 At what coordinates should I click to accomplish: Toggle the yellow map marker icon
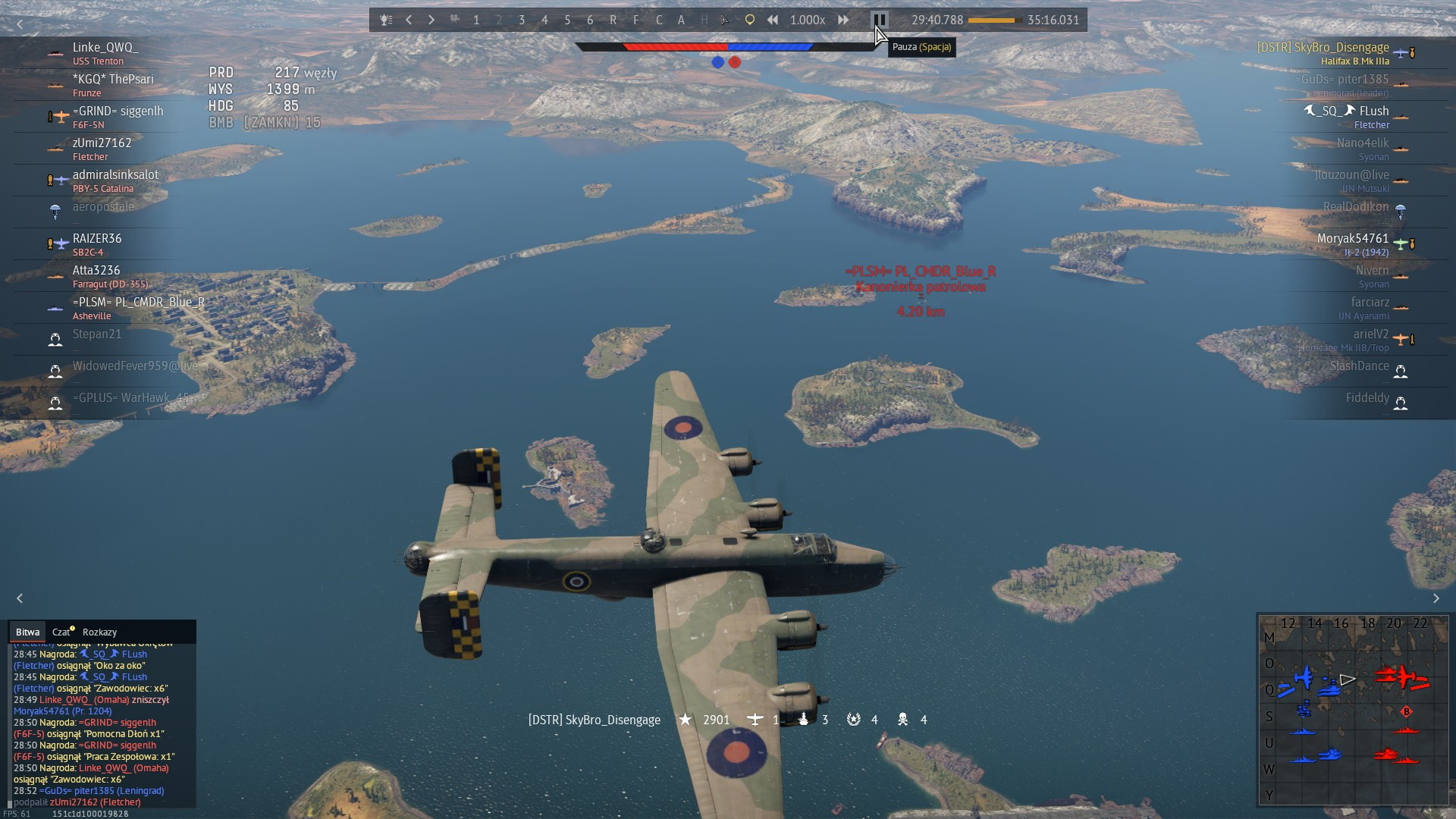[749, 20]
